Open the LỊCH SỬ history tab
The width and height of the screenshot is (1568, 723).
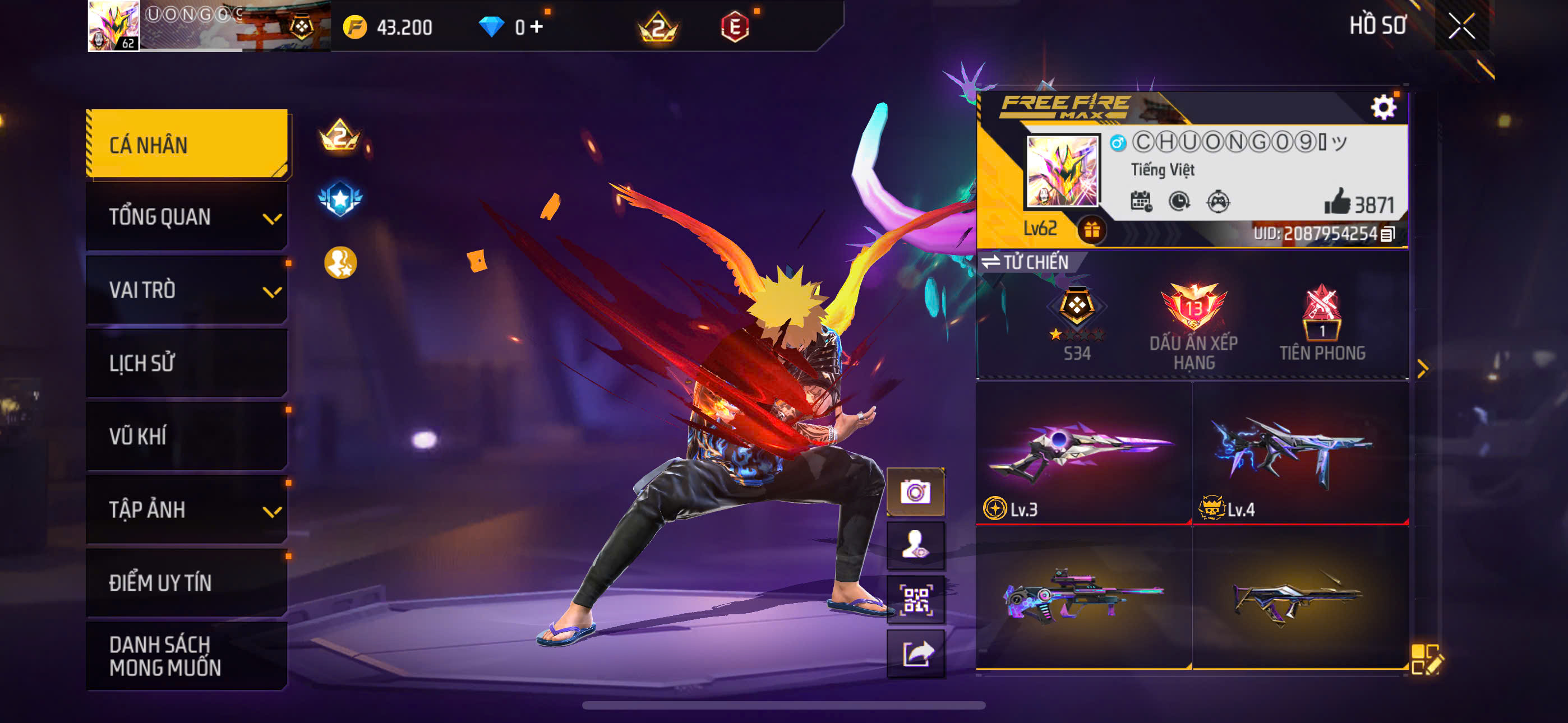tap(187, 363)
